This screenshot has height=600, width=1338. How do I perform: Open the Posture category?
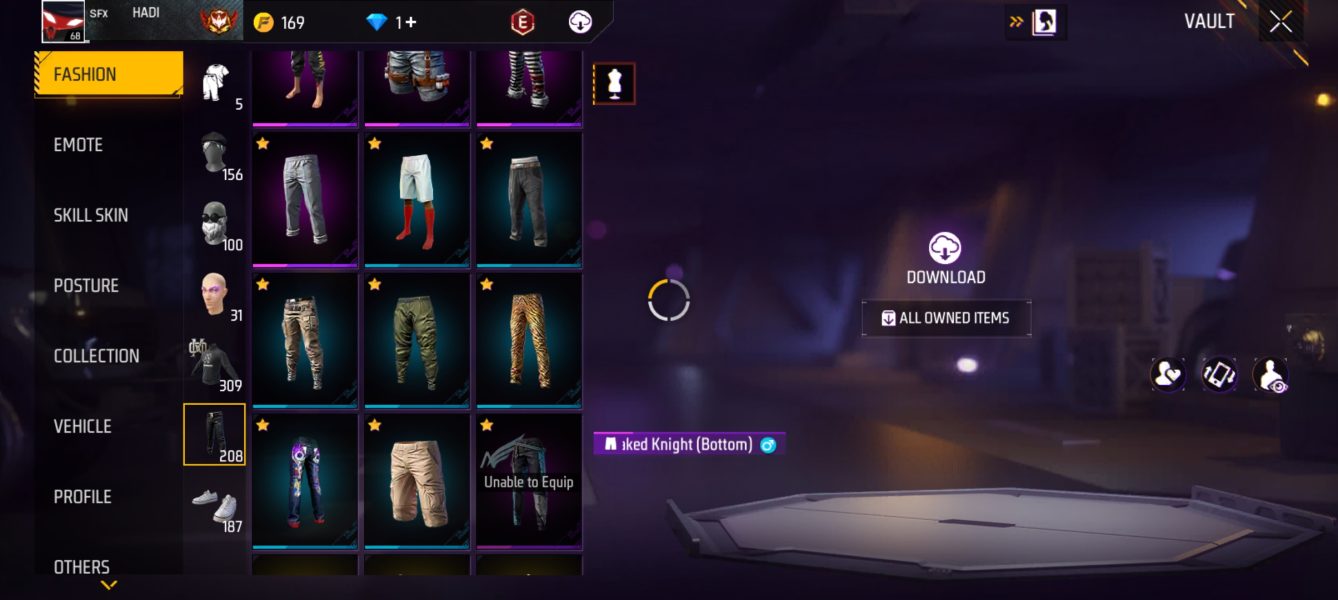pyautogui.click(x=86, y=286)
